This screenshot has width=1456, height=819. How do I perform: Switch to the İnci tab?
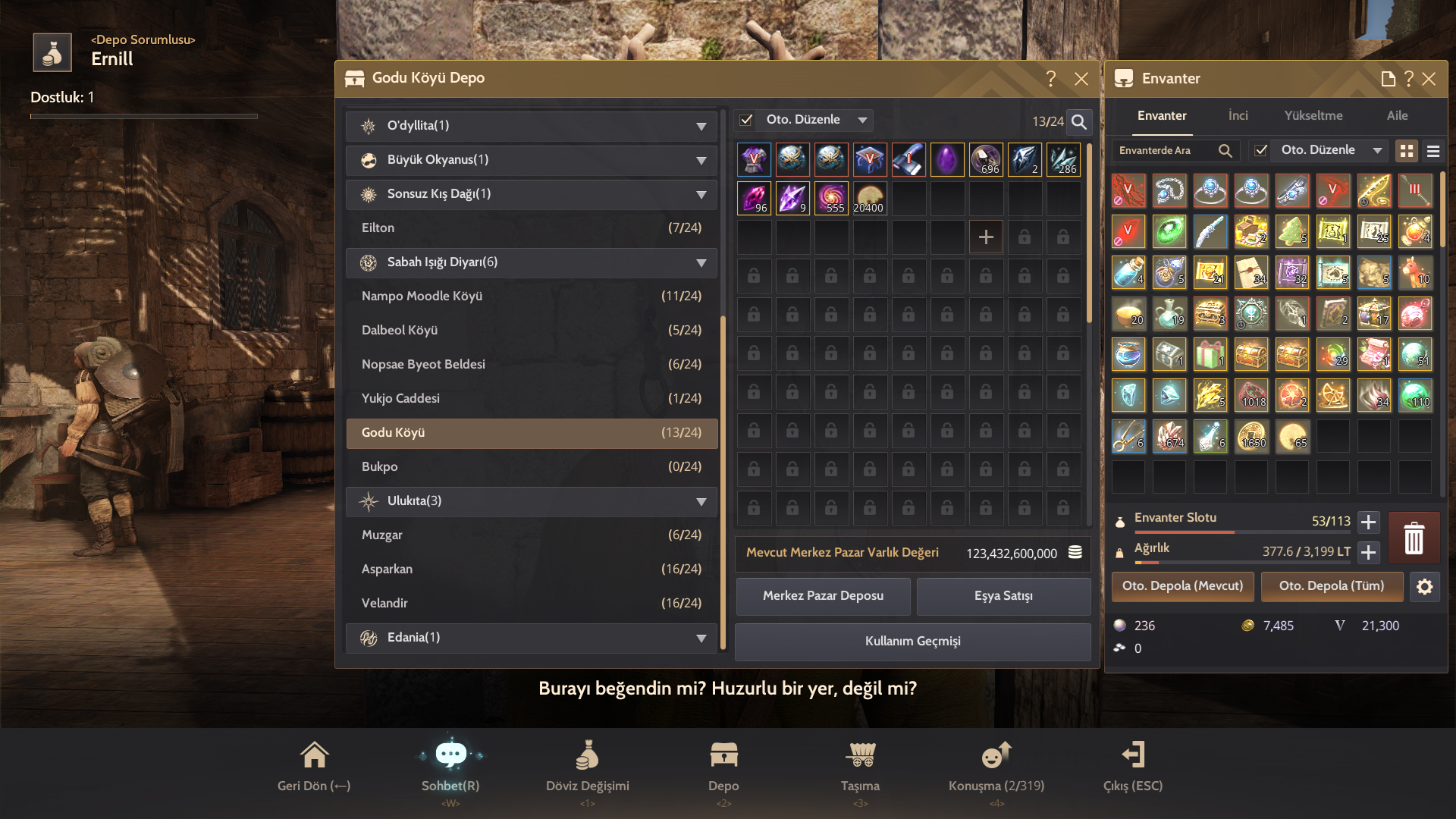pos(1238,115)
